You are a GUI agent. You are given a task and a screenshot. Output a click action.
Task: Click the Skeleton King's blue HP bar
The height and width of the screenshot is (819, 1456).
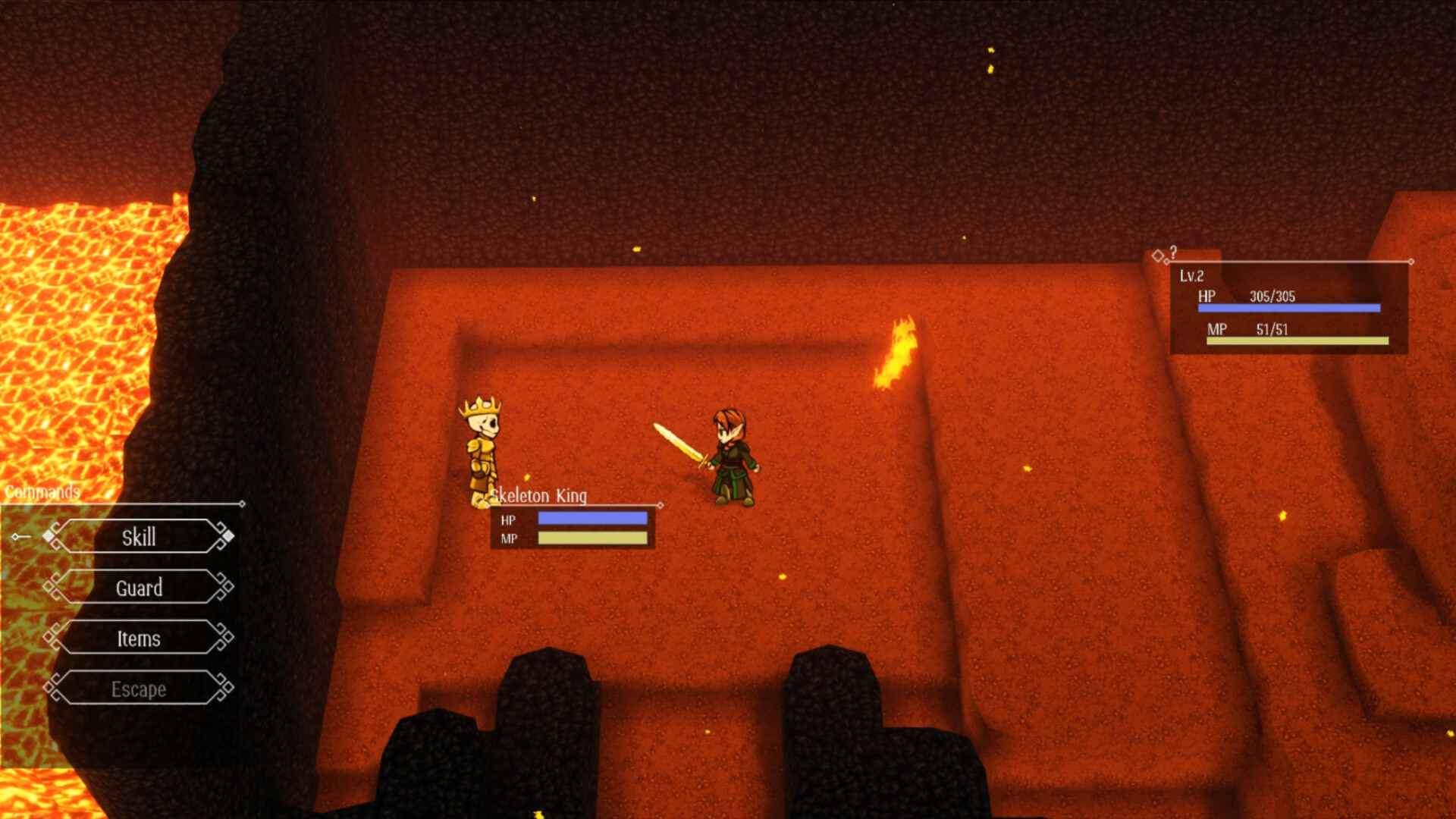(591, 517)
